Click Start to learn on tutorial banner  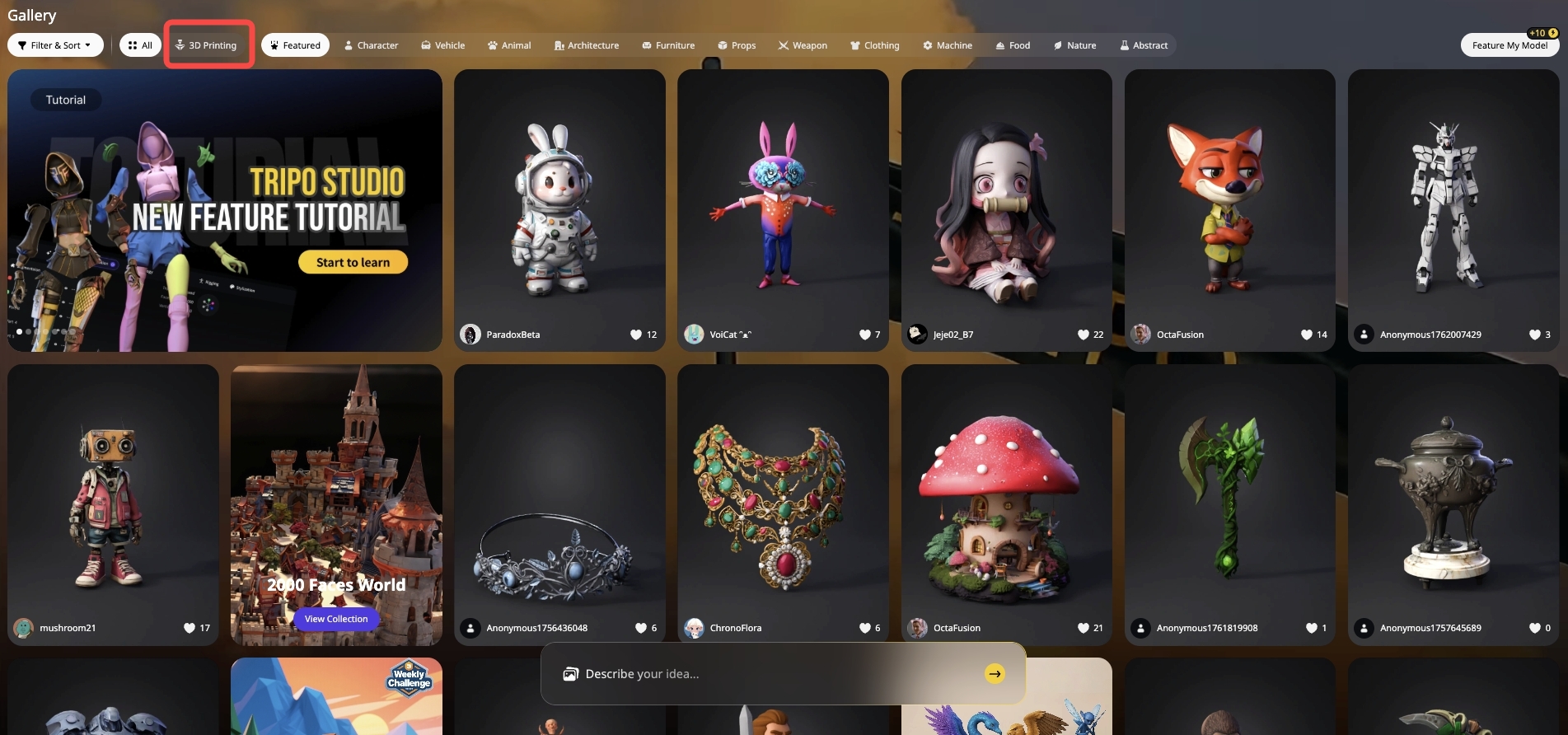pos(353,262)
